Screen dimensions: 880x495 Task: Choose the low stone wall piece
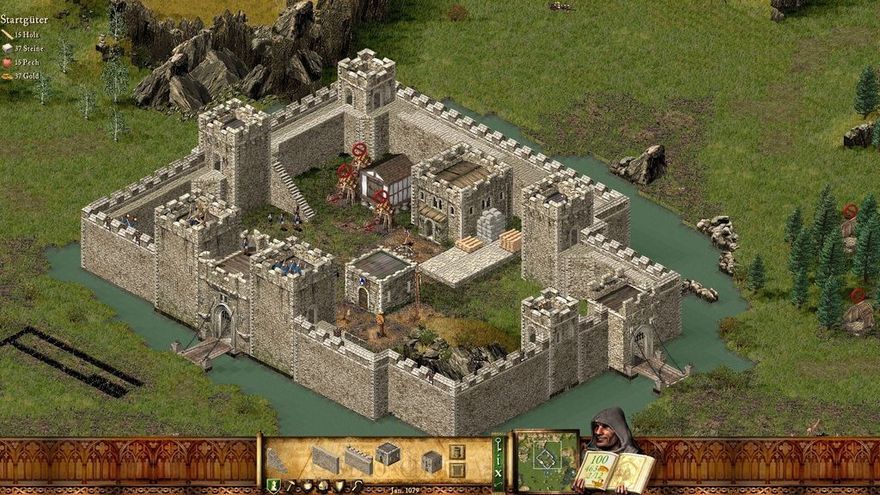tap(325, 460)
